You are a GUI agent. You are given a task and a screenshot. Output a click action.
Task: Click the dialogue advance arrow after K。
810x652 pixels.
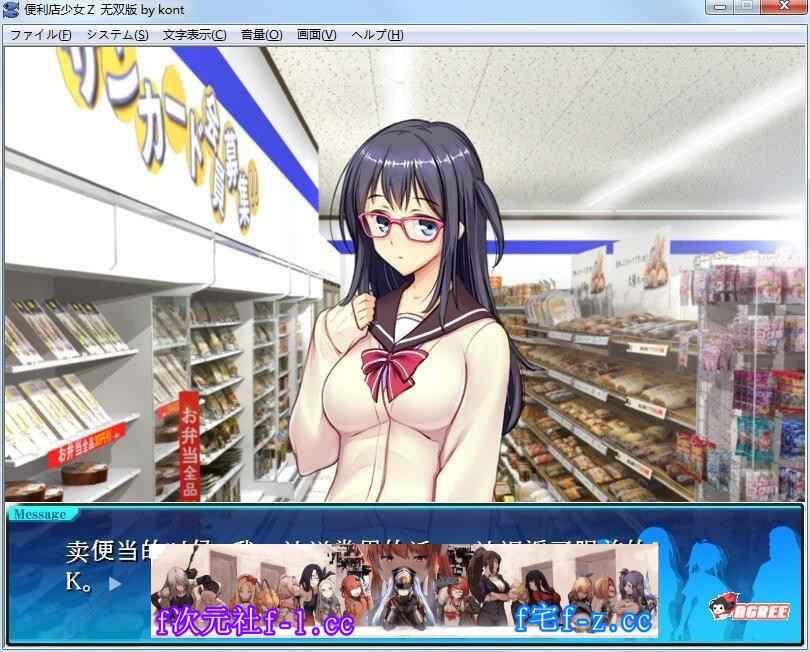115,582
